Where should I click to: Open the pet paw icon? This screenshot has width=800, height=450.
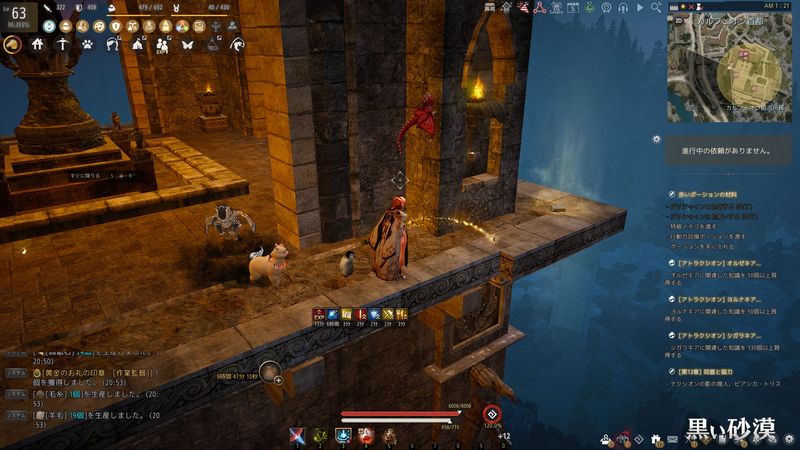click(x=88, y=45)
